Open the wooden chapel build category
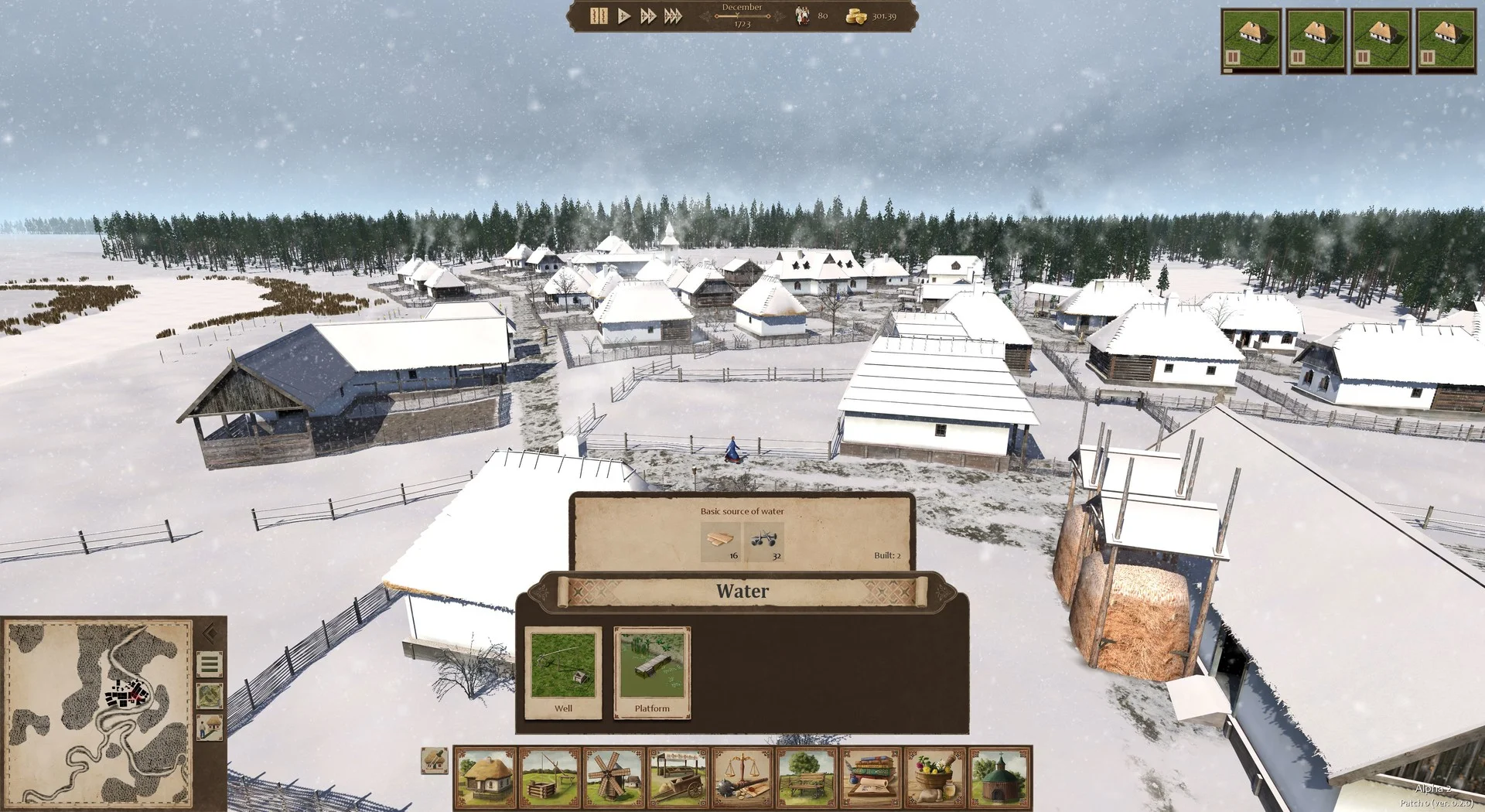The width and height of the screenshot is (1485, 812). pos(1000,777)
